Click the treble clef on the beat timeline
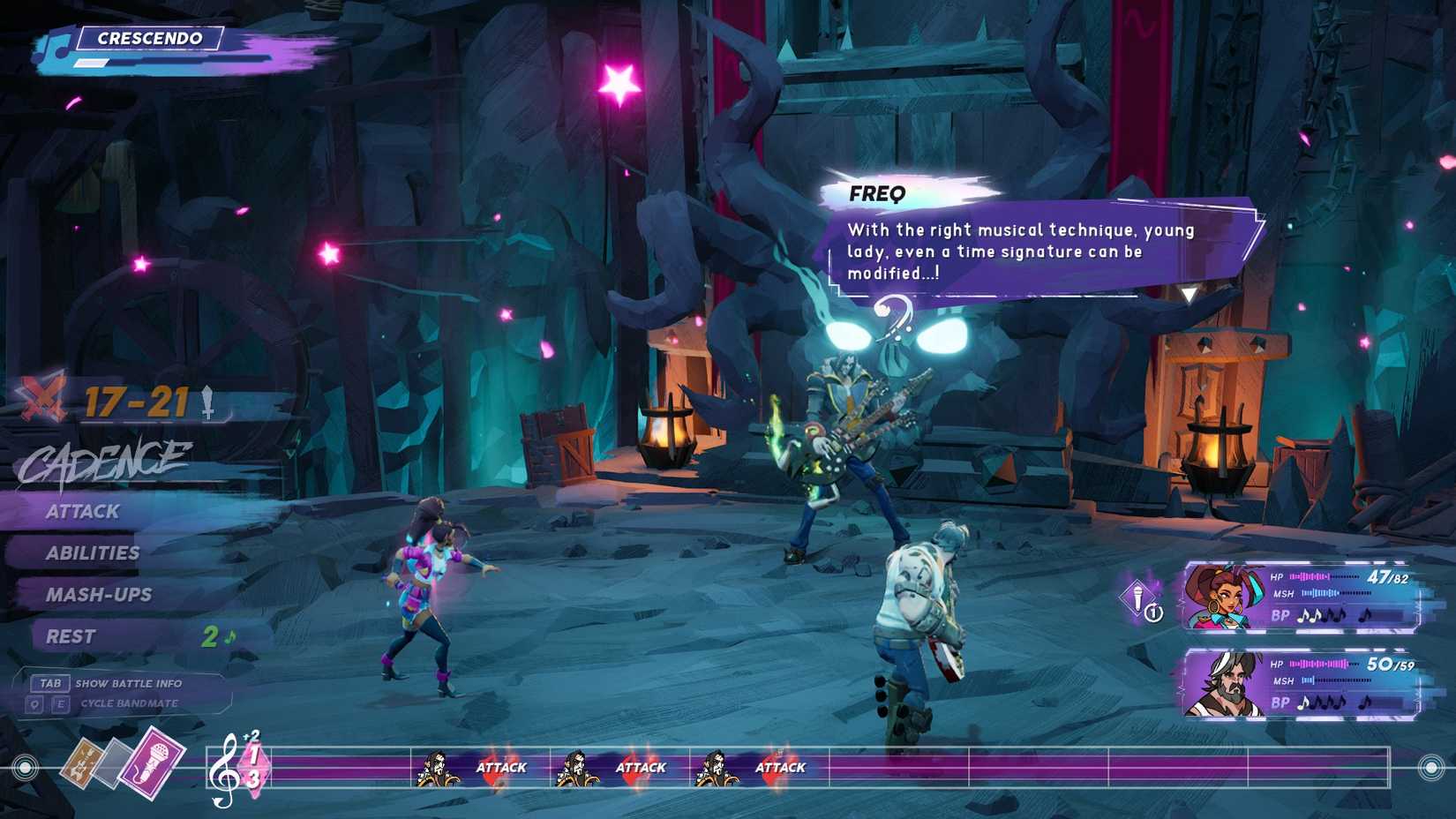 pos(221,769)
